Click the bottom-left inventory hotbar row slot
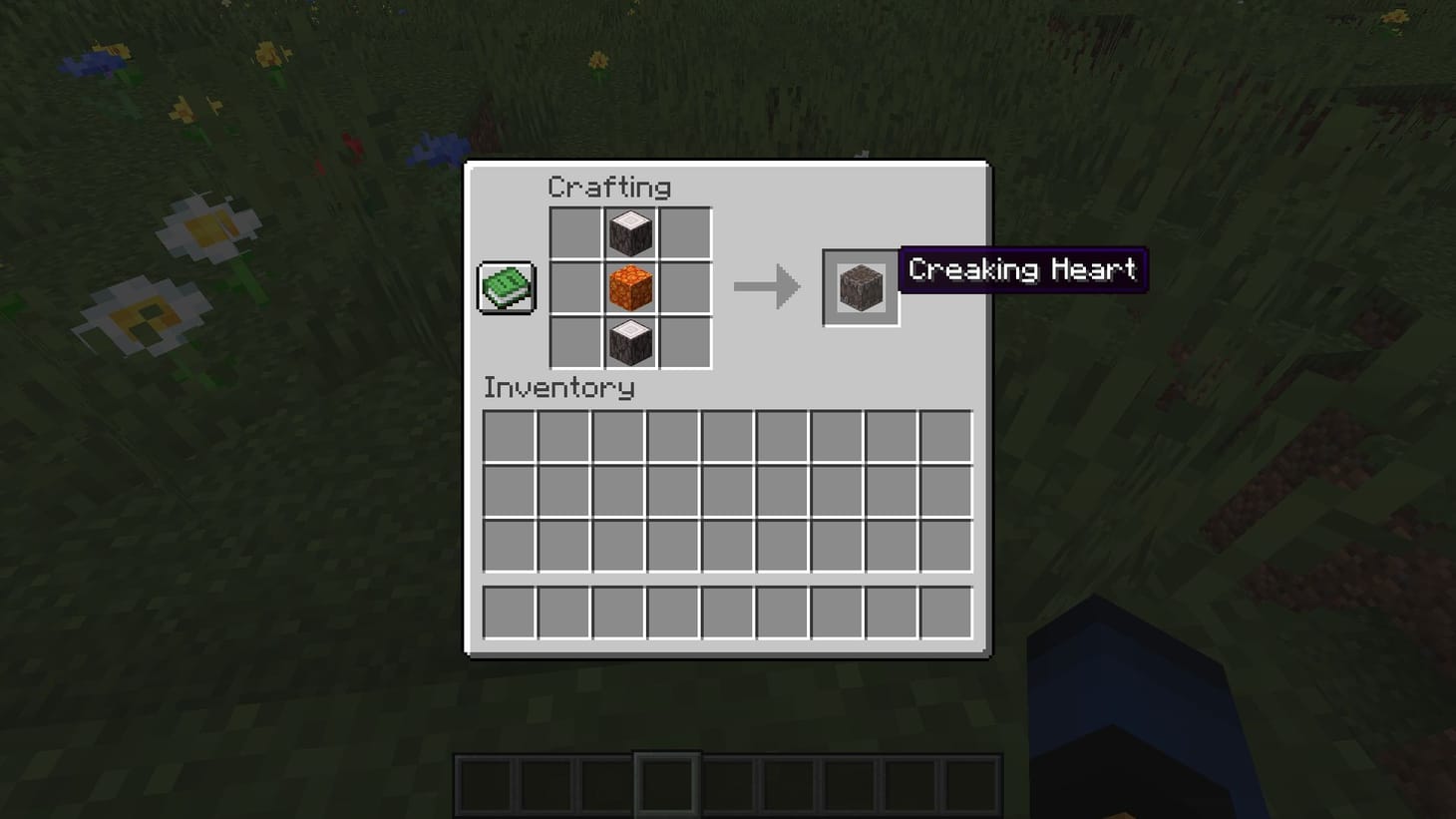Screen dimensions: 1456x819 (509, 613)
